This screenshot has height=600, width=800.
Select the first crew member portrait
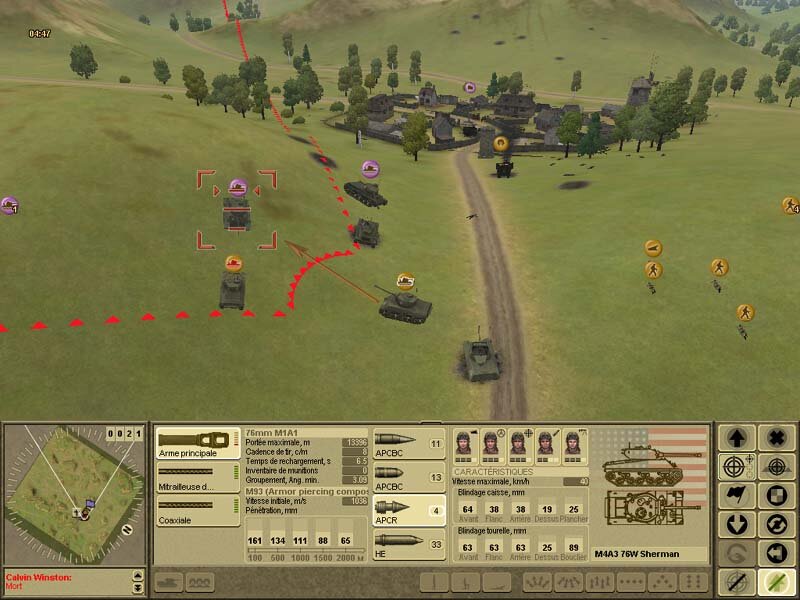464,443
